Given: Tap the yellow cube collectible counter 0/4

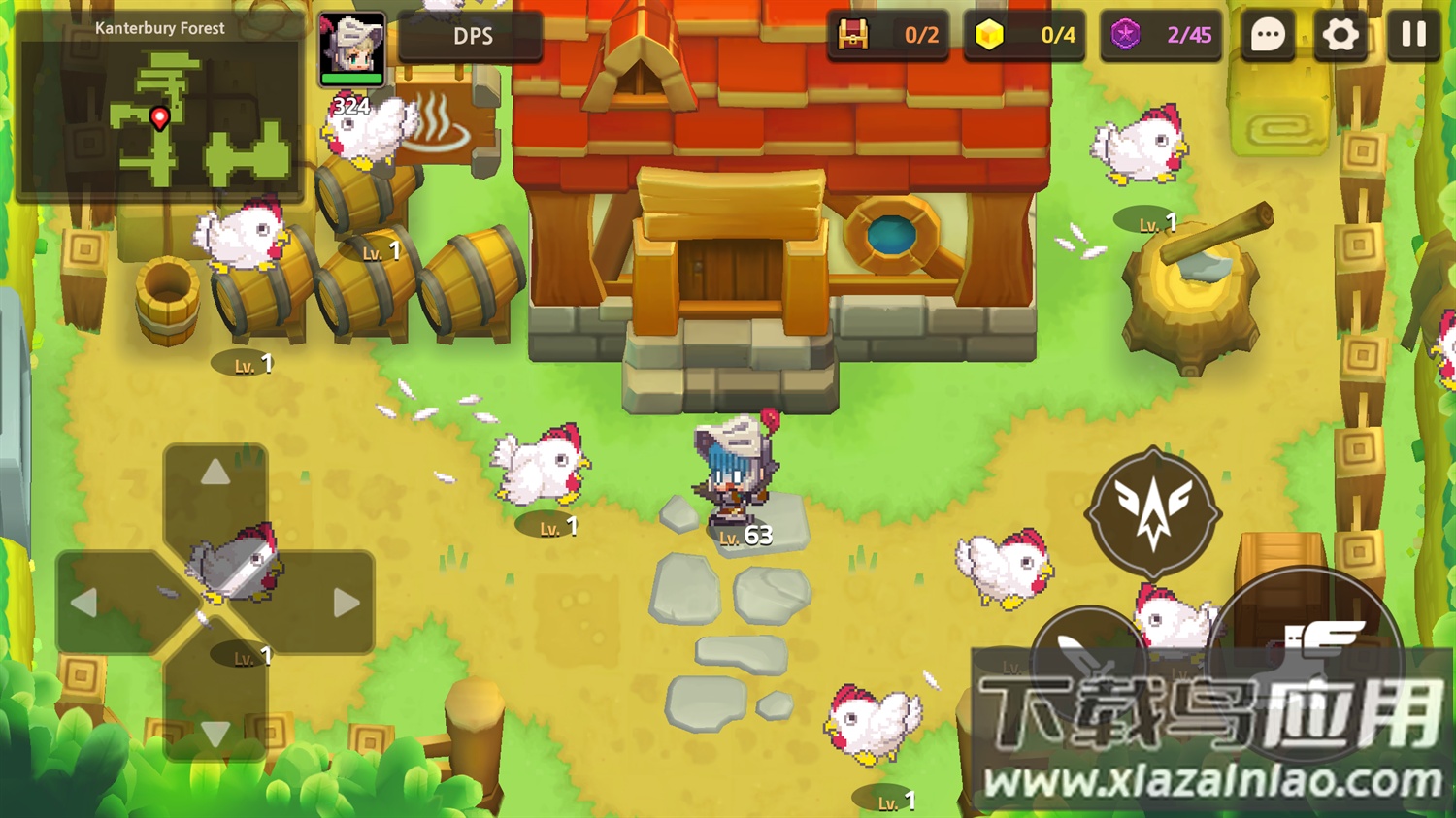Looking at the screenshot, I should 1024,35.
